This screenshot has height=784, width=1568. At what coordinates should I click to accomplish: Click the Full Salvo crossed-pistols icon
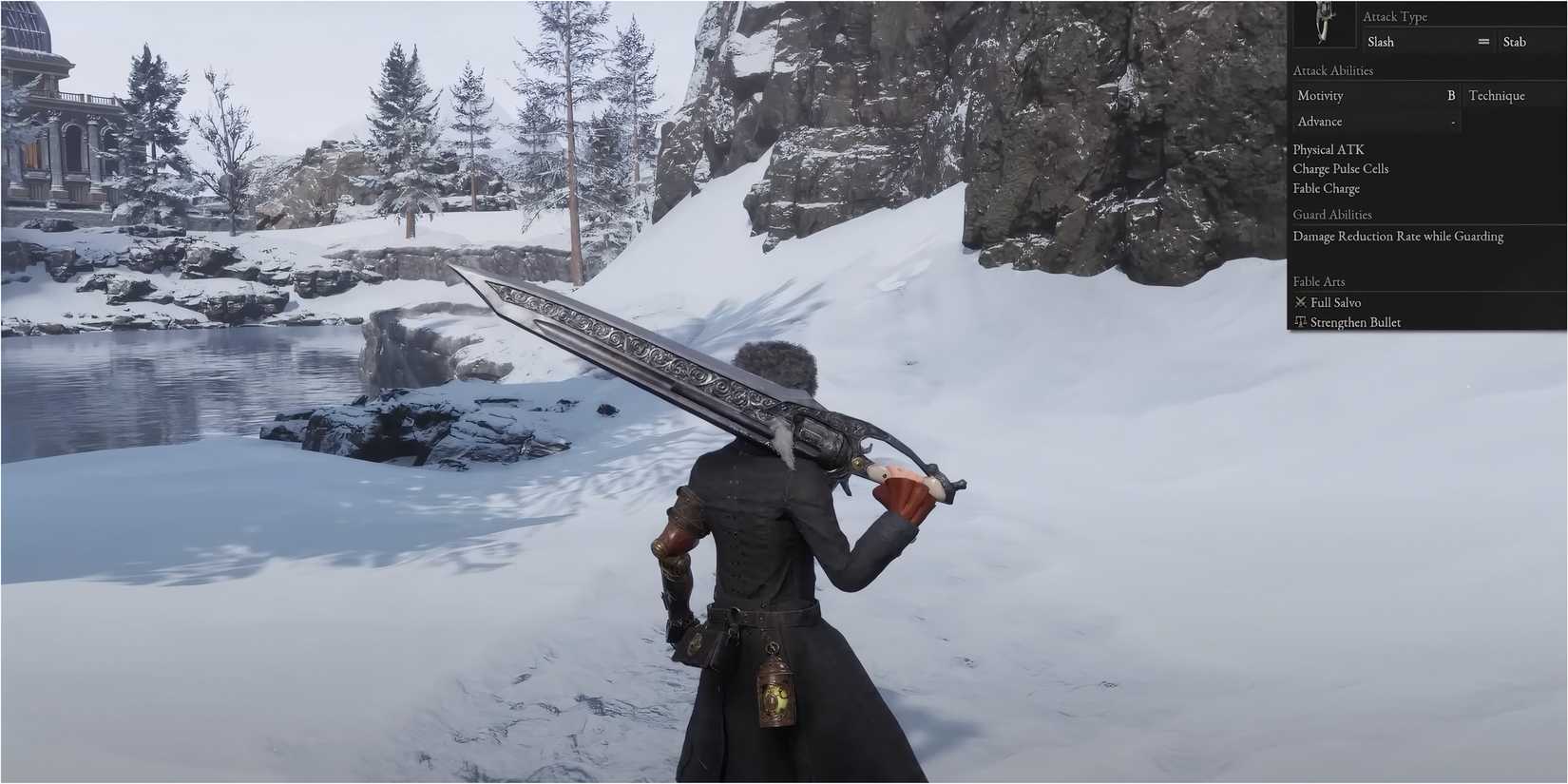coord(1300,302)
